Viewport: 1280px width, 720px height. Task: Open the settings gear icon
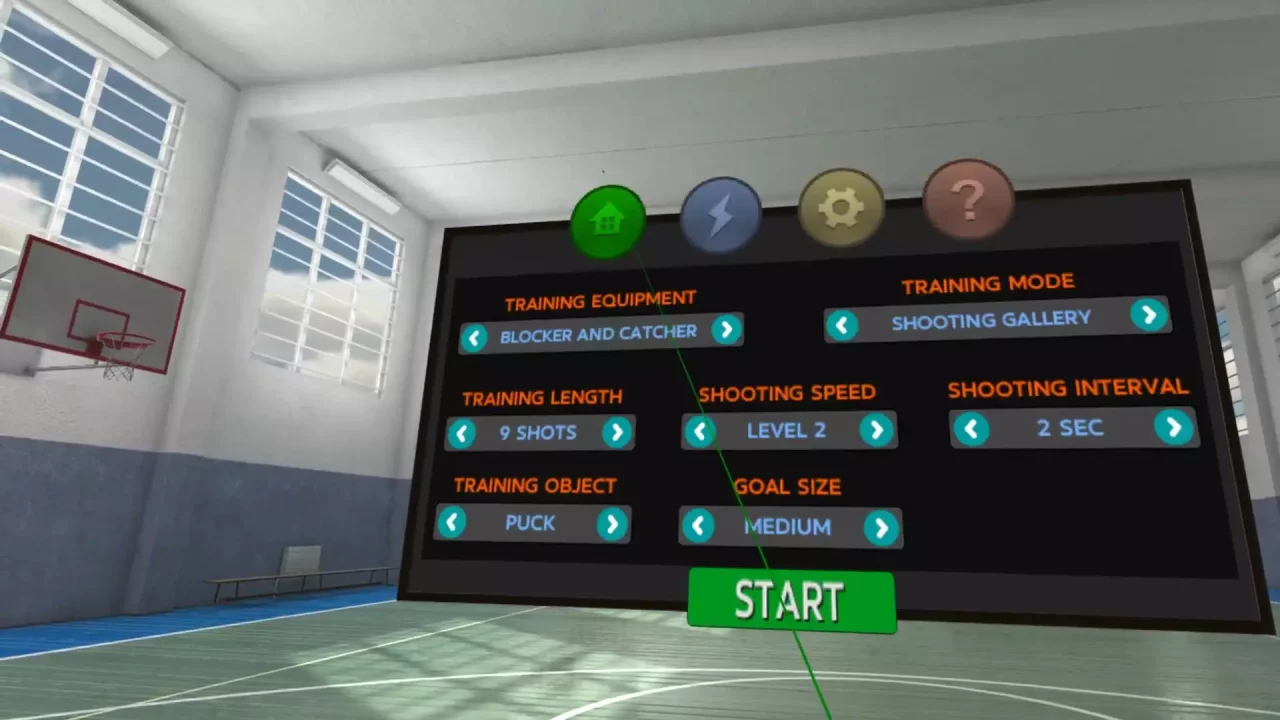pyautogui.click(x=841, y=206)
